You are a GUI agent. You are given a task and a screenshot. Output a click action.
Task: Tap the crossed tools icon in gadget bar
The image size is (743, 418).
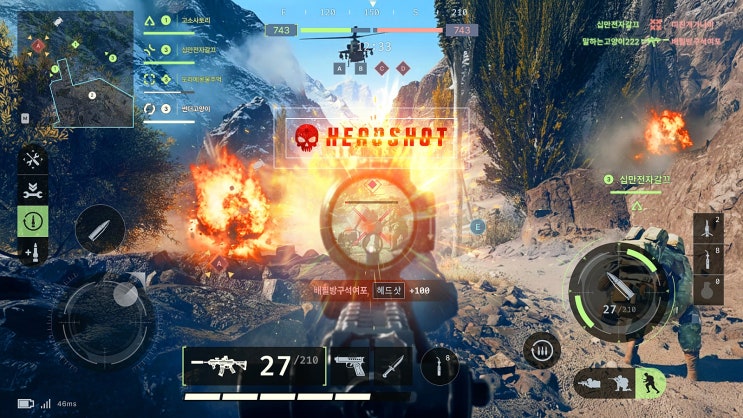click(x=33, y=159)
